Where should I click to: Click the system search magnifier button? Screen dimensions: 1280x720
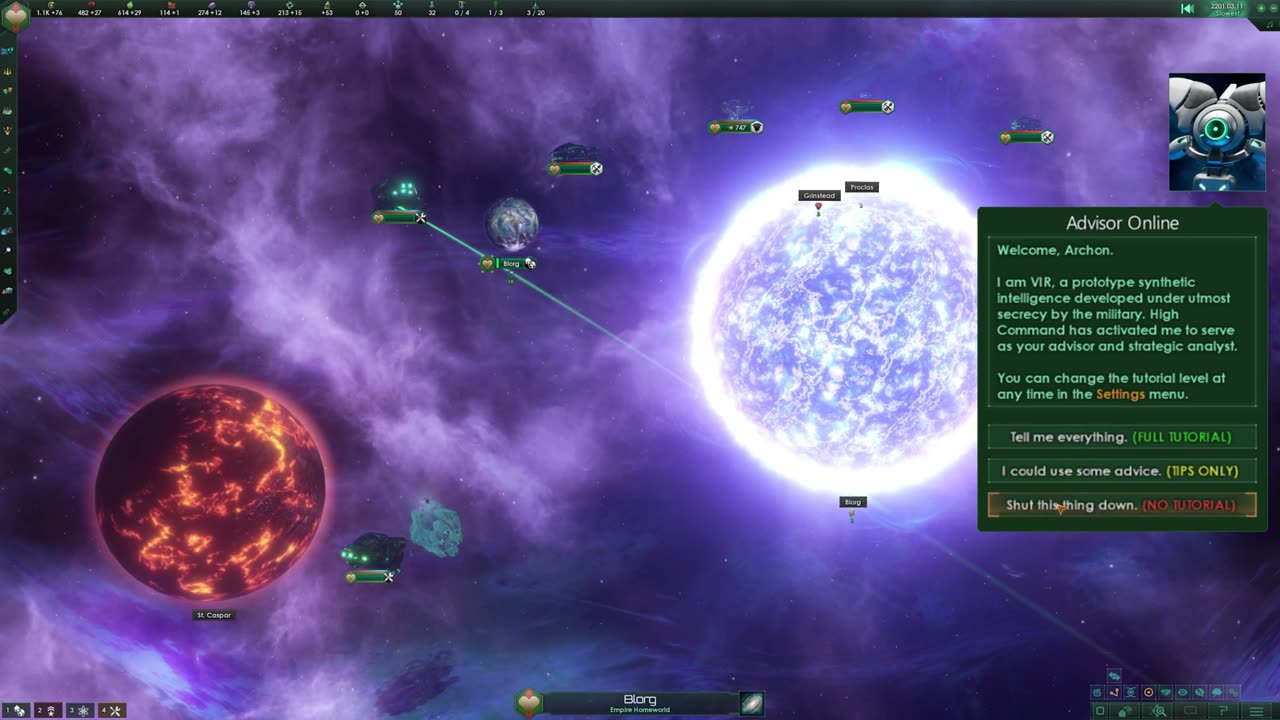click(x=1159, y=711)
